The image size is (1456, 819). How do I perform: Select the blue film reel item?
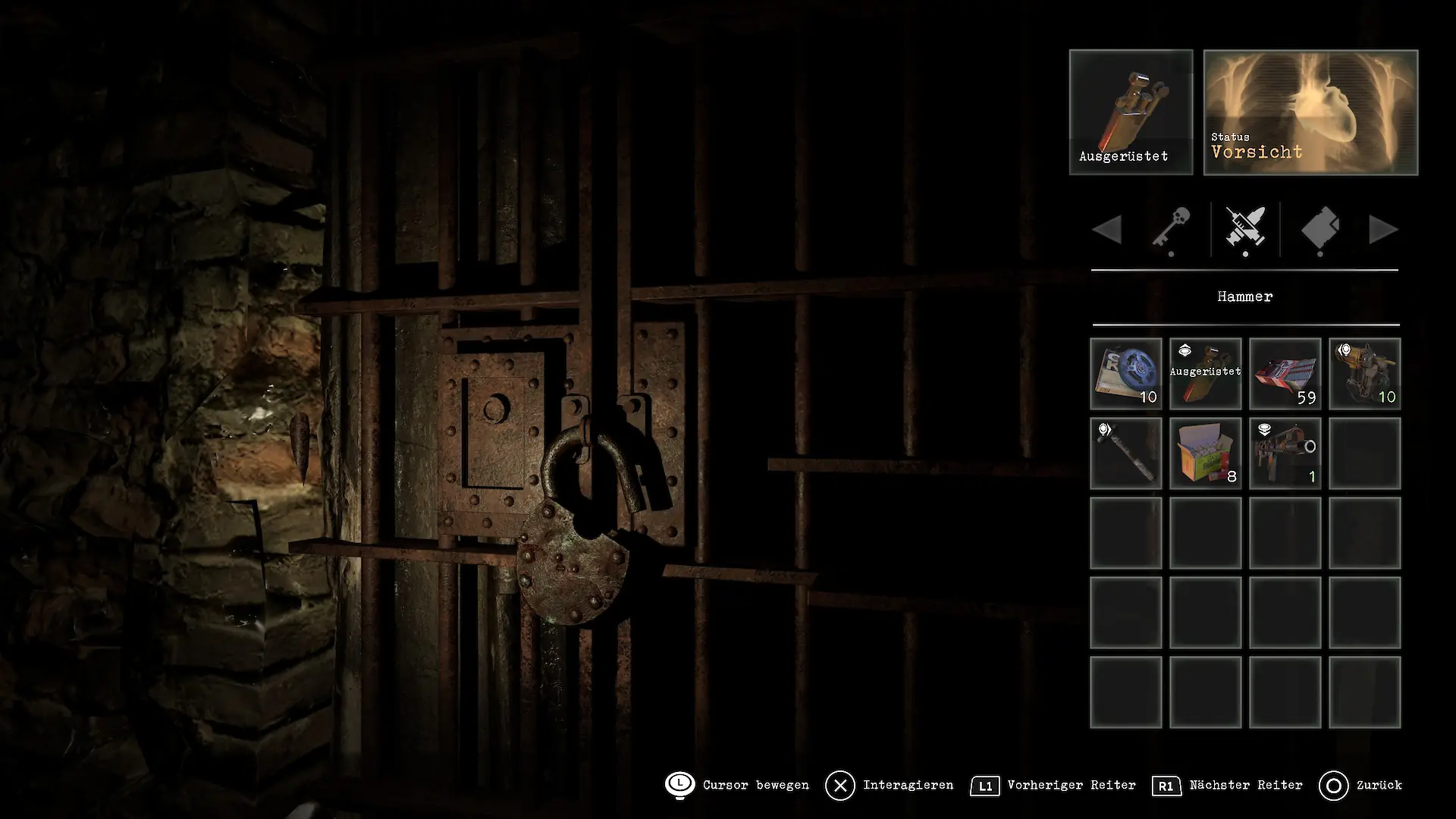[x=1126, y=374]
